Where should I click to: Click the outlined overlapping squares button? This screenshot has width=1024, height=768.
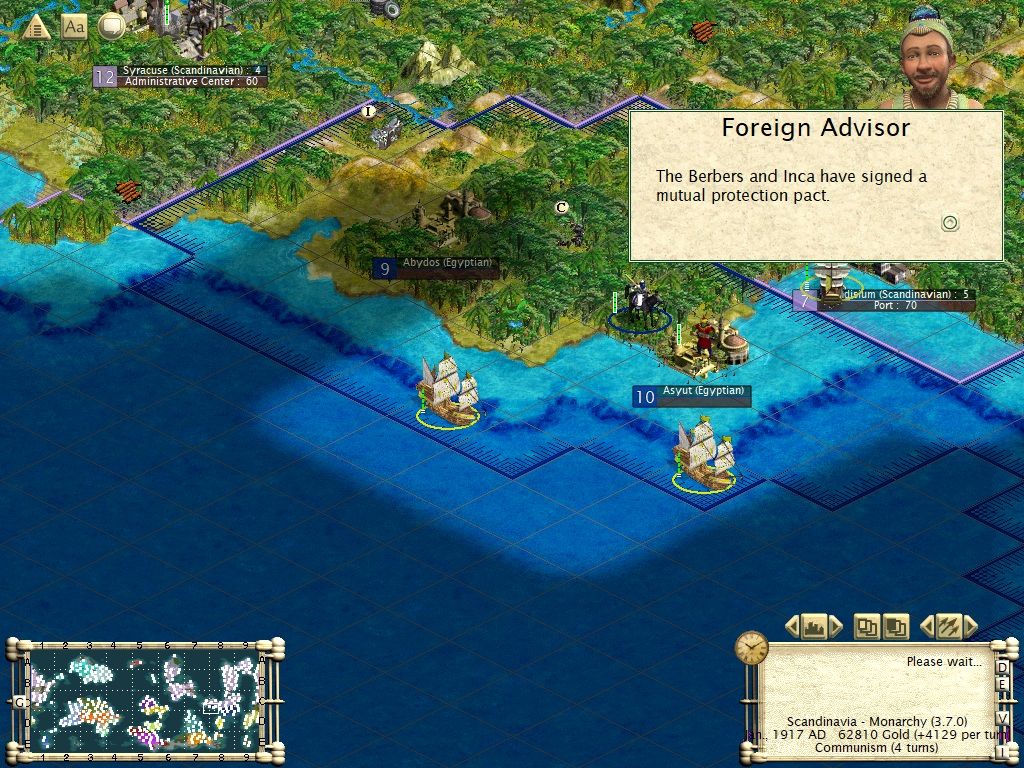tap(867, 627)
